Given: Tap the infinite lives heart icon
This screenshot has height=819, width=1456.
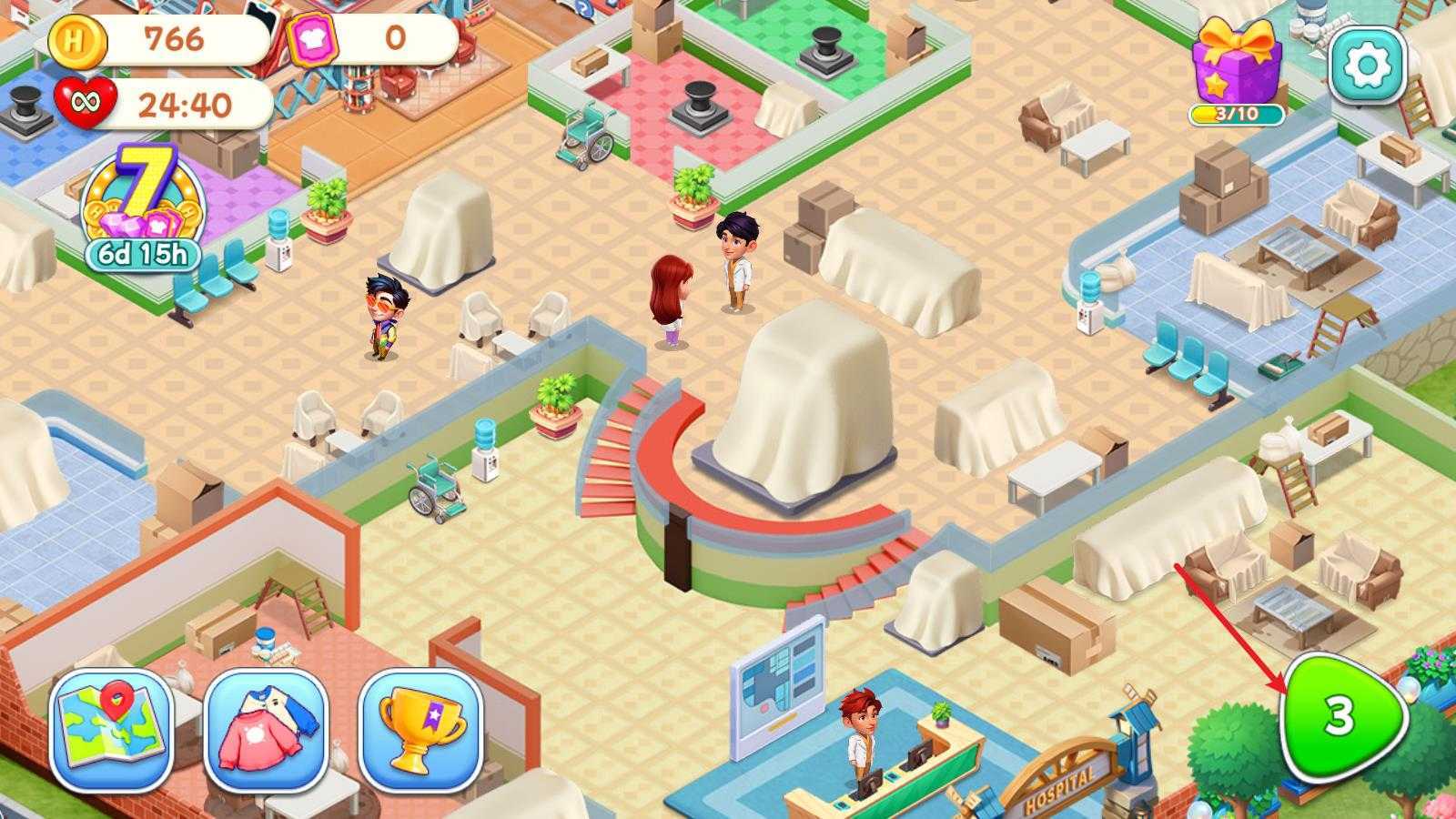Looking at the screenshot, I should (x=86, y=103).
